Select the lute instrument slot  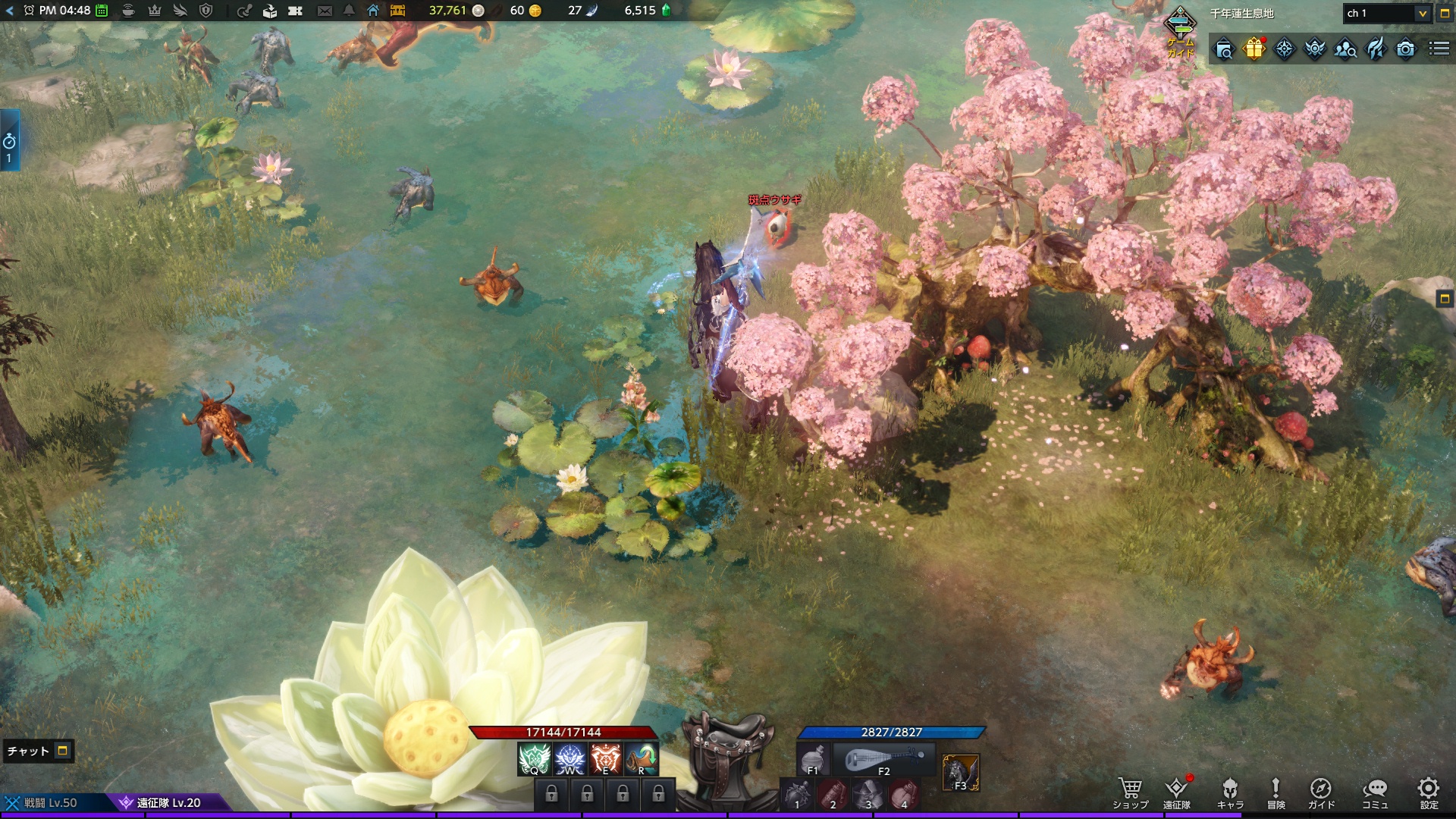[883, 760]
